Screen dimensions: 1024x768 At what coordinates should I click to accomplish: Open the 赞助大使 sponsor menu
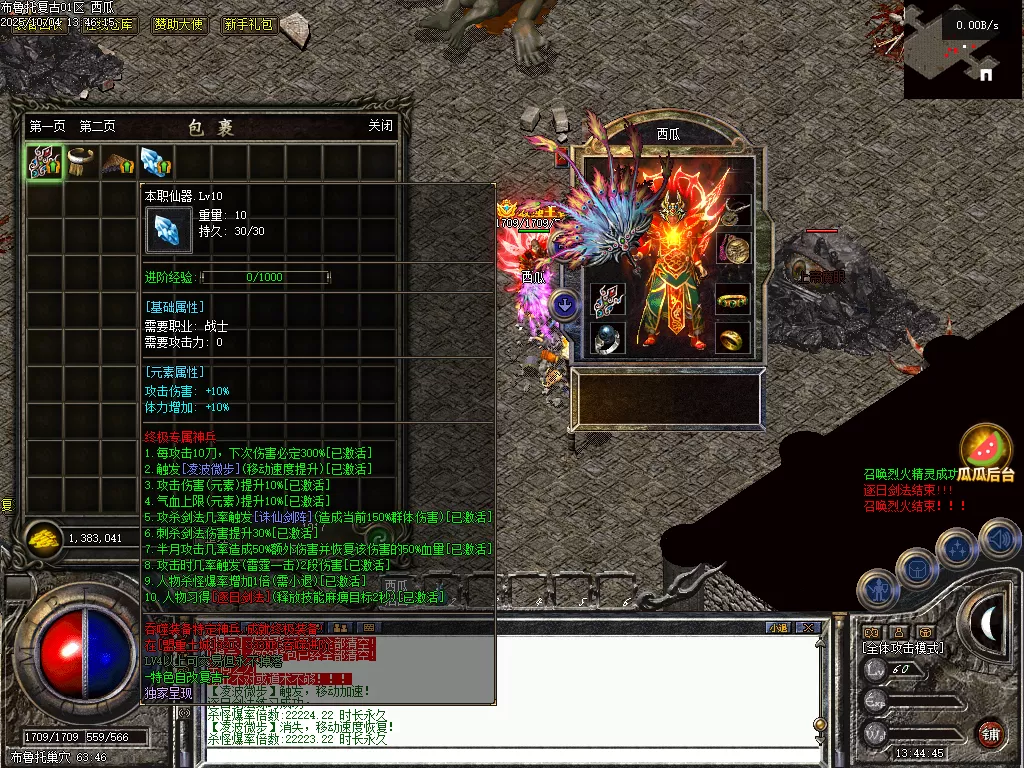(x=180, y=24)
